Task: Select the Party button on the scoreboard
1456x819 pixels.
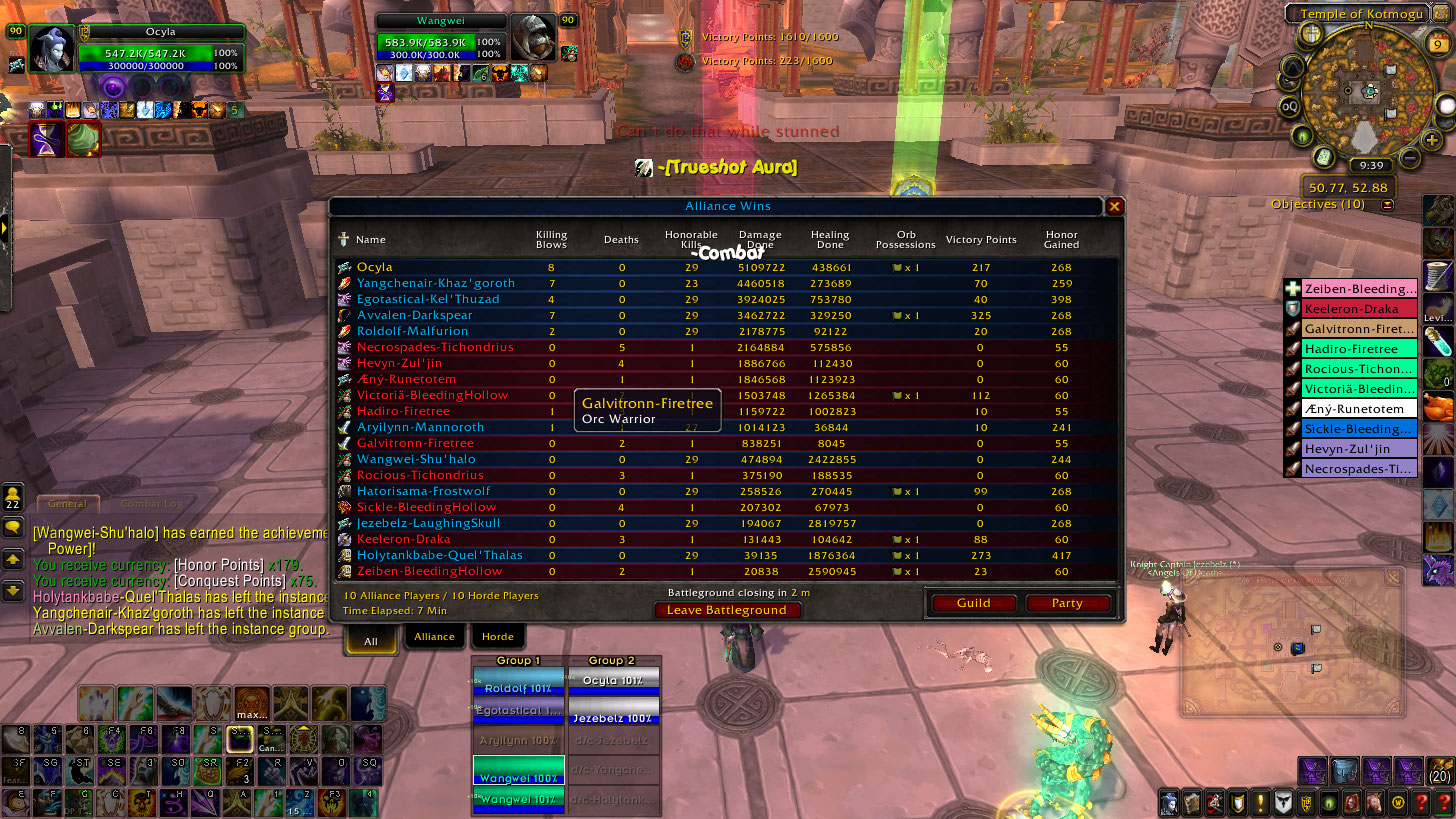Action: point(1067,603)
